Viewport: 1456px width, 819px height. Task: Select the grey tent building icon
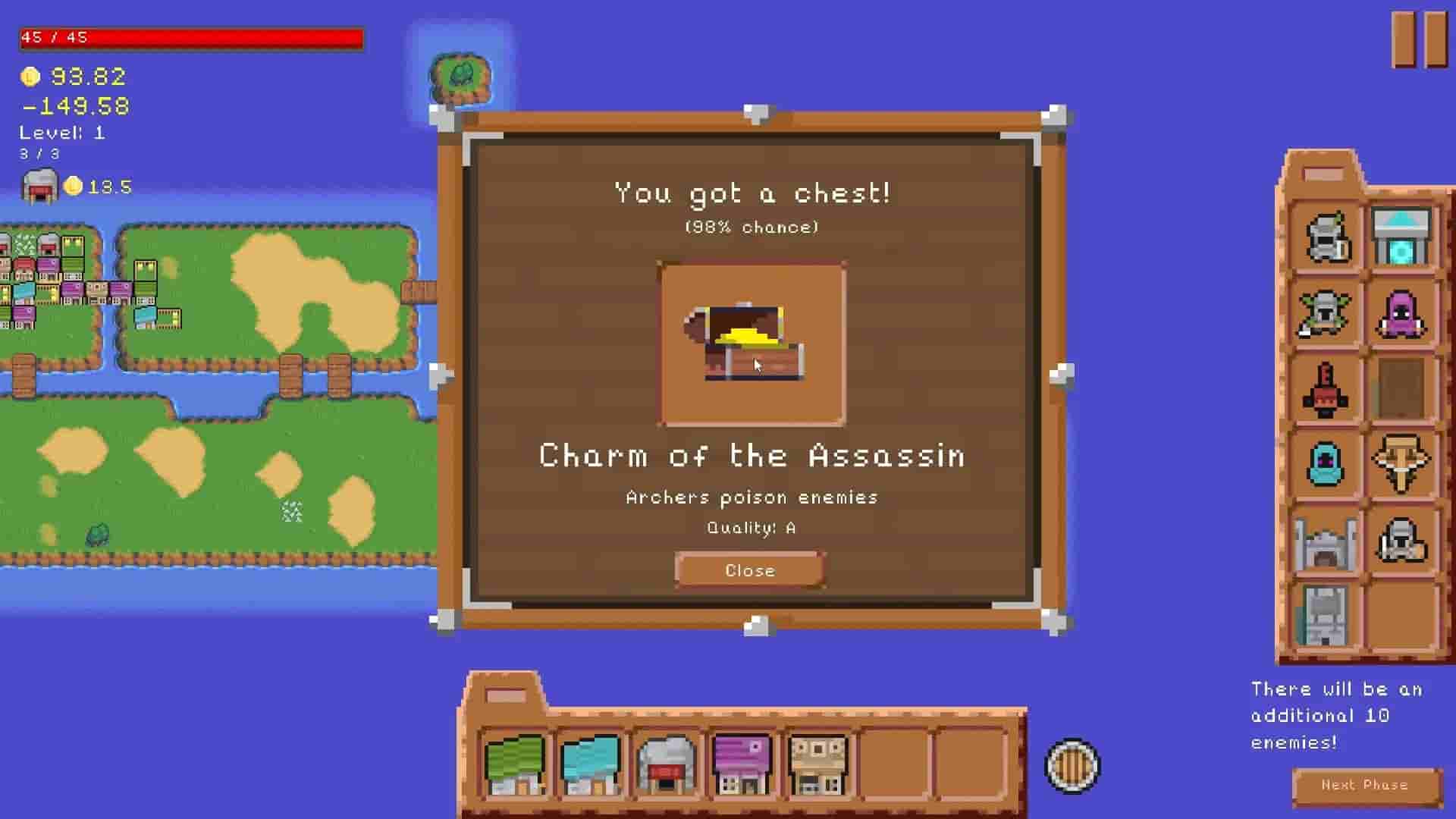tap(667, 762)
